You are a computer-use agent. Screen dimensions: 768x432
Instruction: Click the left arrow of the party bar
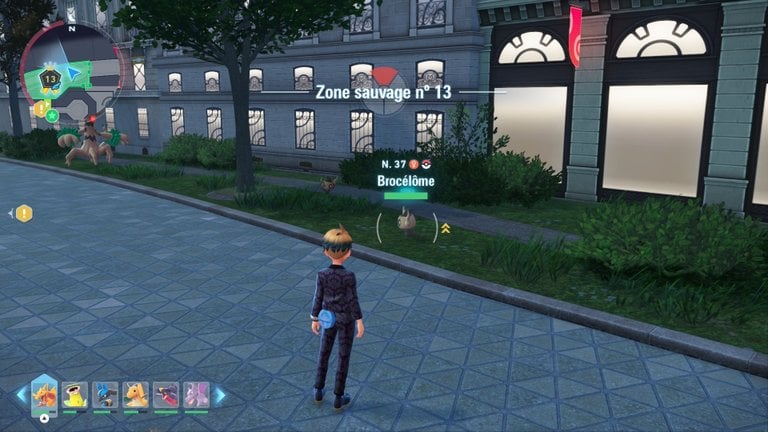click(21, 395)
